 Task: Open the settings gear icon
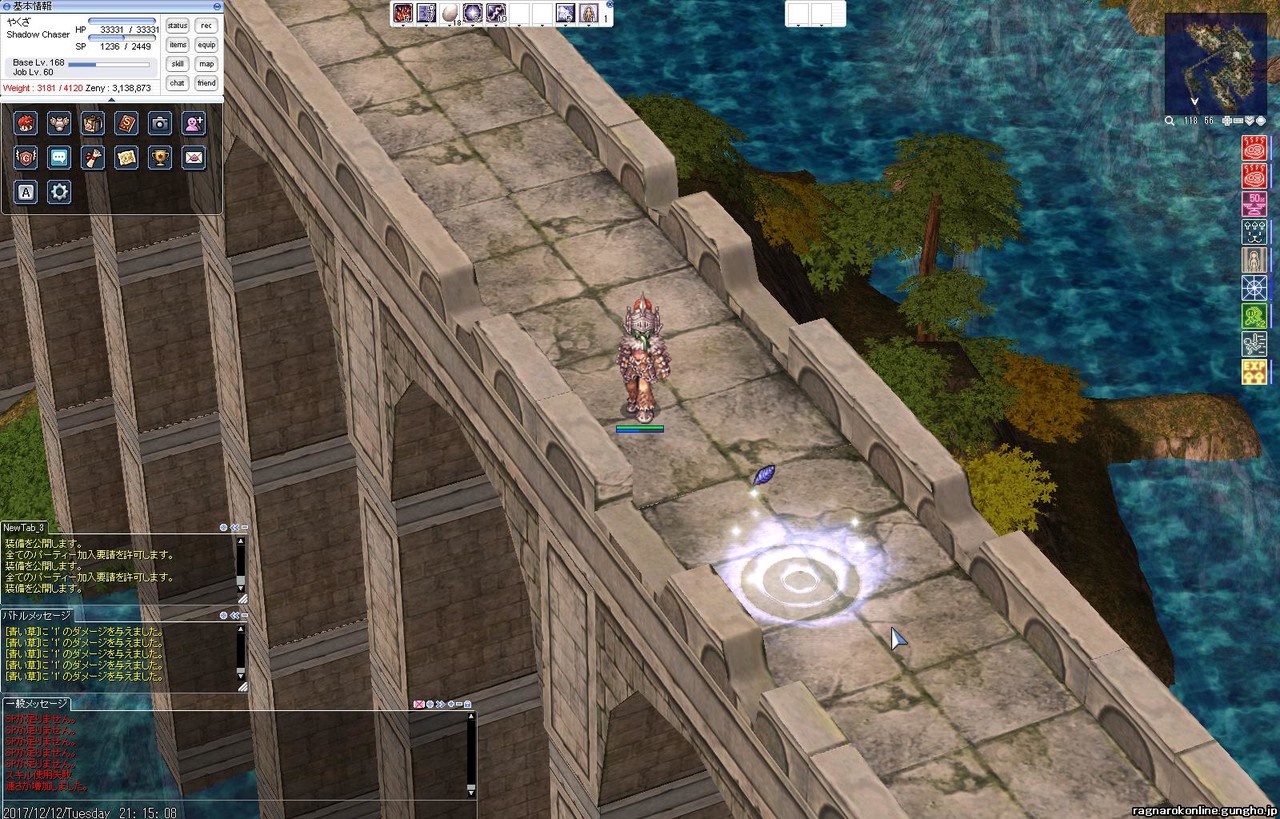59,191
